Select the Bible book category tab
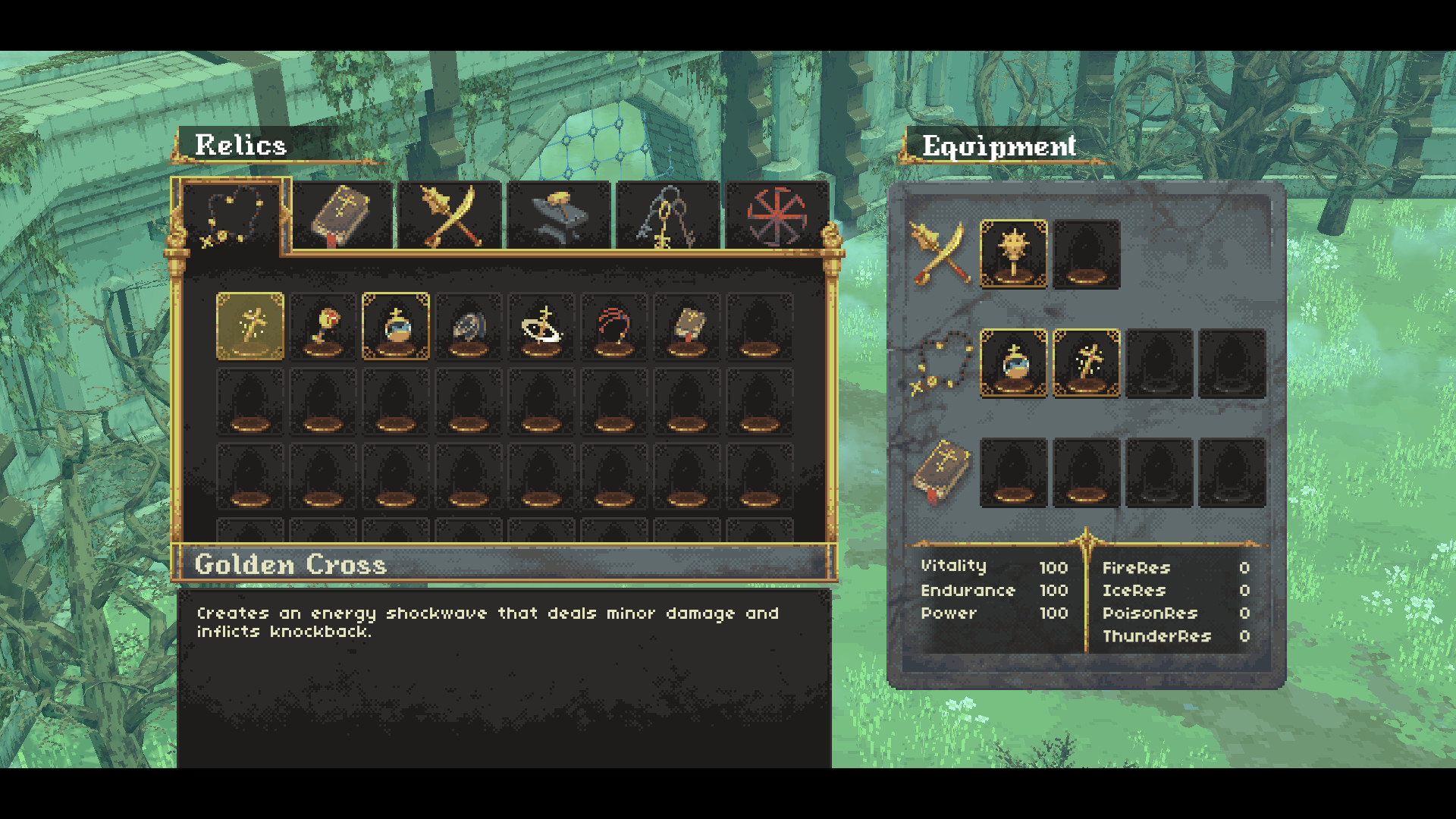This screenshot has width=1456, height=819. (x=341, y=215)
